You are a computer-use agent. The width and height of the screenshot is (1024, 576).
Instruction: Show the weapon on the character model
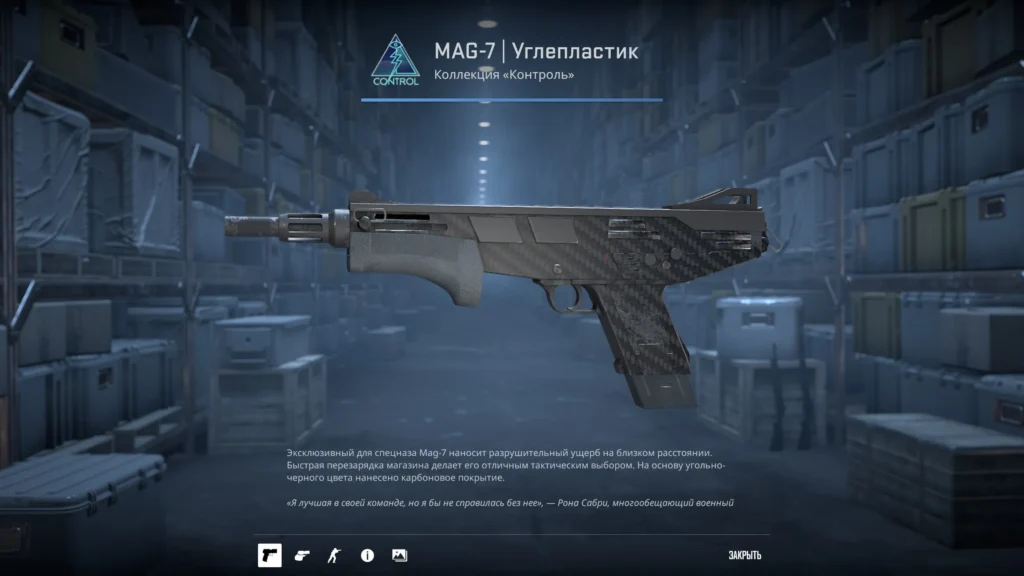tap(334, 555)
